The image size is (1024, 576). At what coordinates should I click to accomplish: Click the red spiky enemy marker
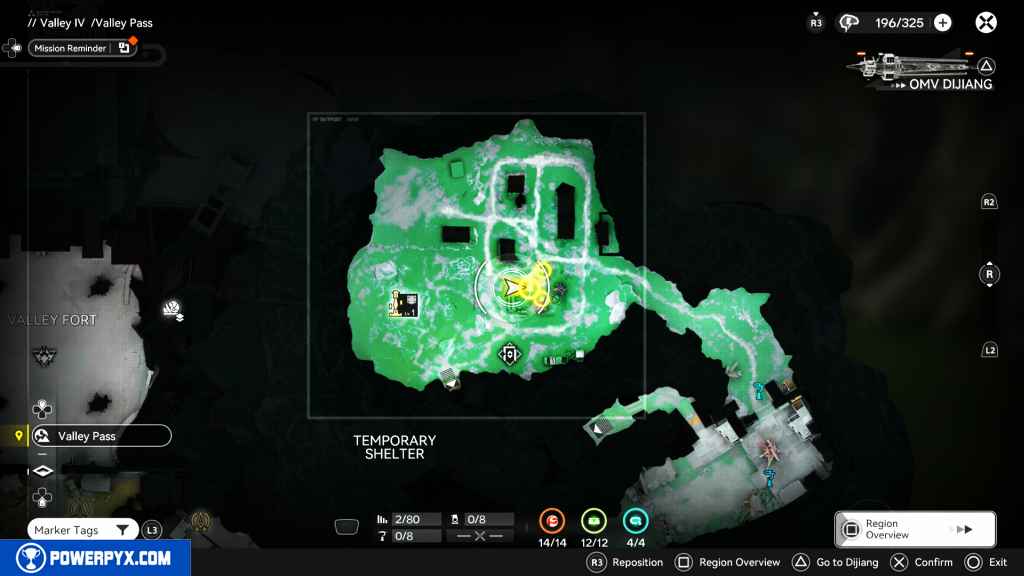[768, 446]
